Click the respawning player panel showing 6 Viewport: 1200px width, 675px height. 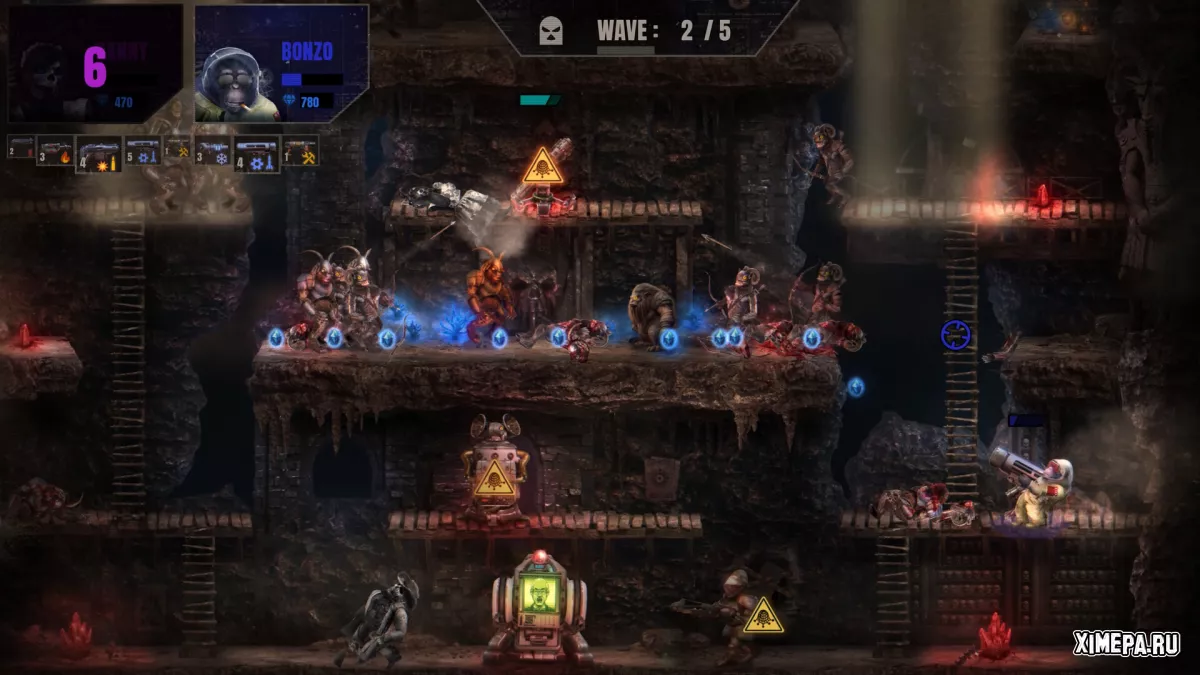pos(95,64)
